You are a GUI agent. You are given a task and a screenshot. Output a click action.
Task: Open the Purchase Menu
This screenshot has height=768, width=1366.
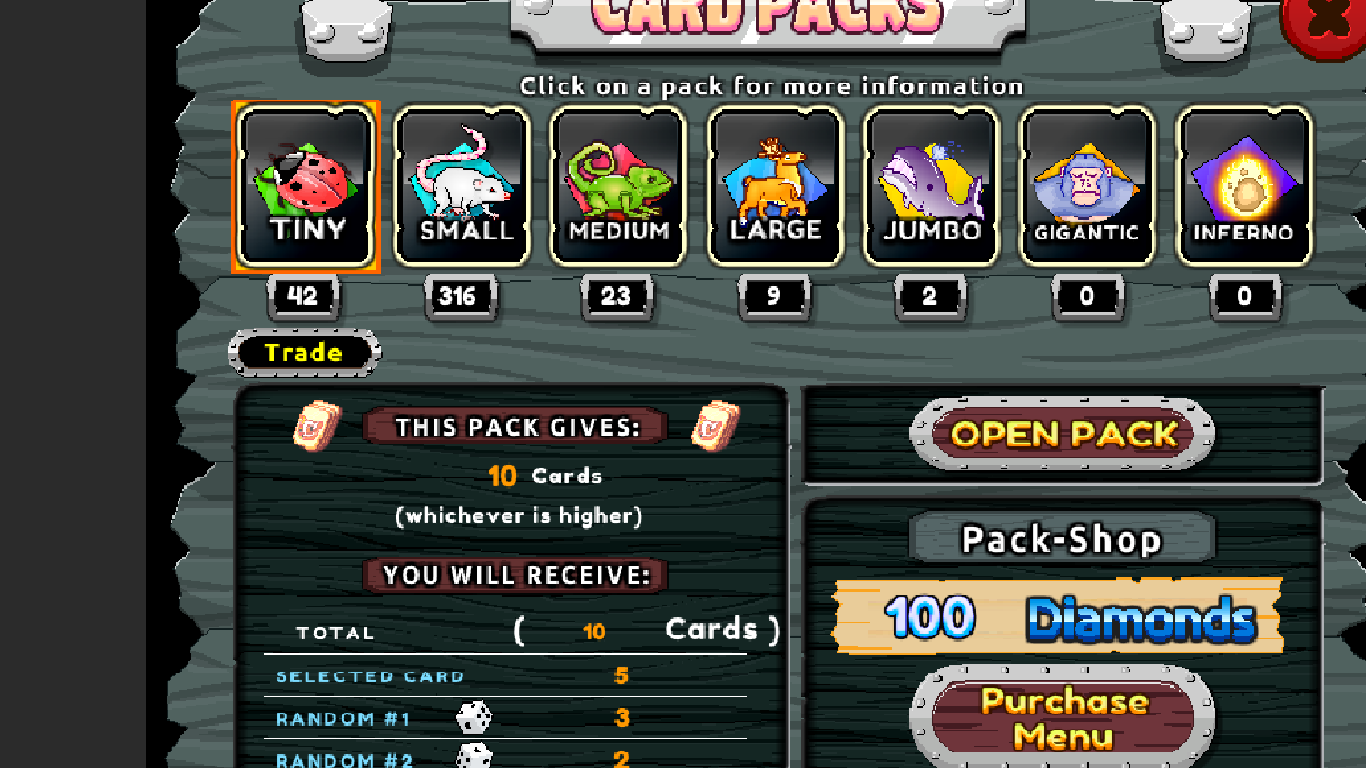pyautogui.click(x=1063, y=719)
